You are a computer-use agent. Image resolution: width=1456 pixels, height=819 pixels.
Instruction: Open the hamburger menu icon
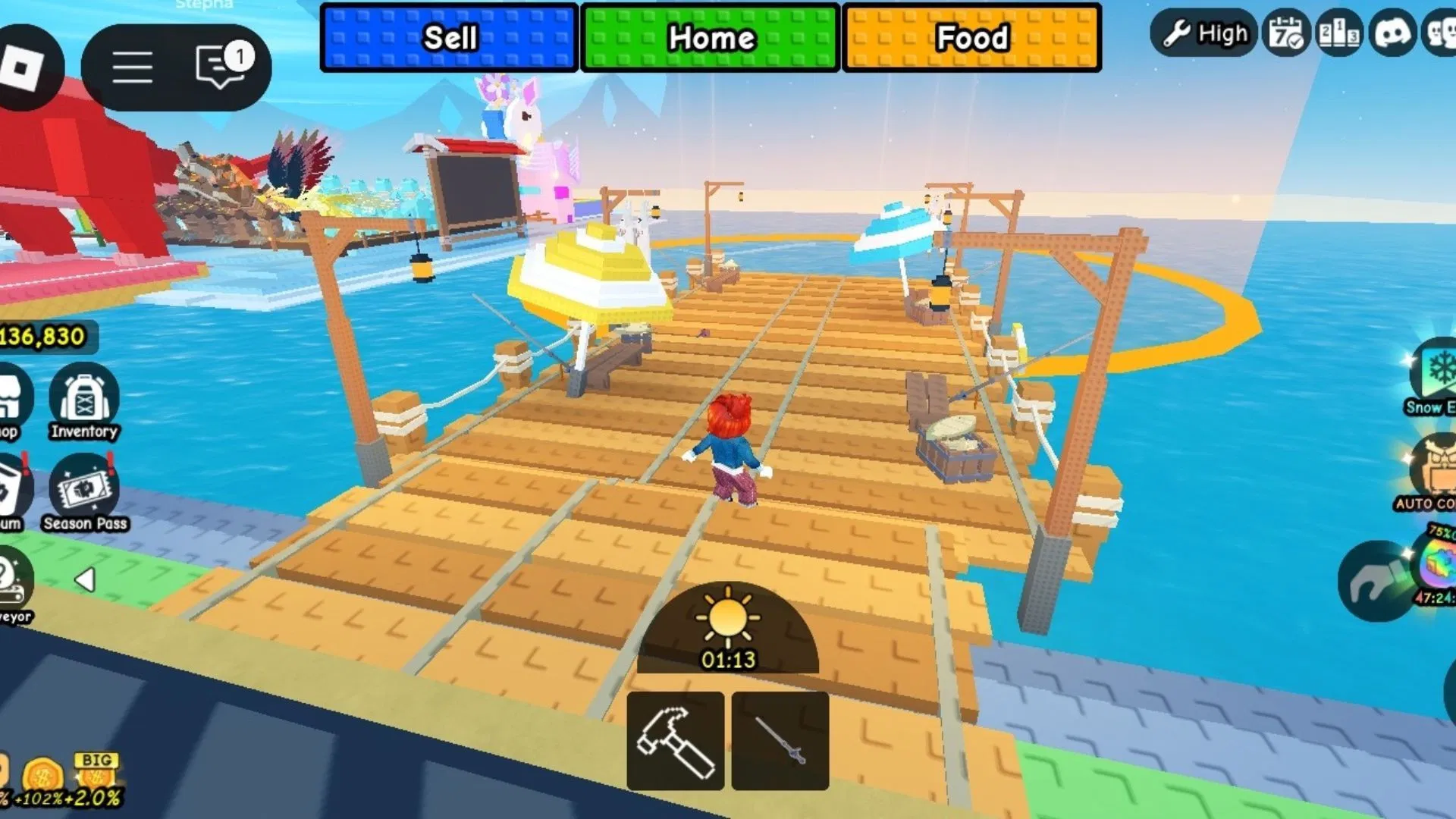click(x=133, y=67)
